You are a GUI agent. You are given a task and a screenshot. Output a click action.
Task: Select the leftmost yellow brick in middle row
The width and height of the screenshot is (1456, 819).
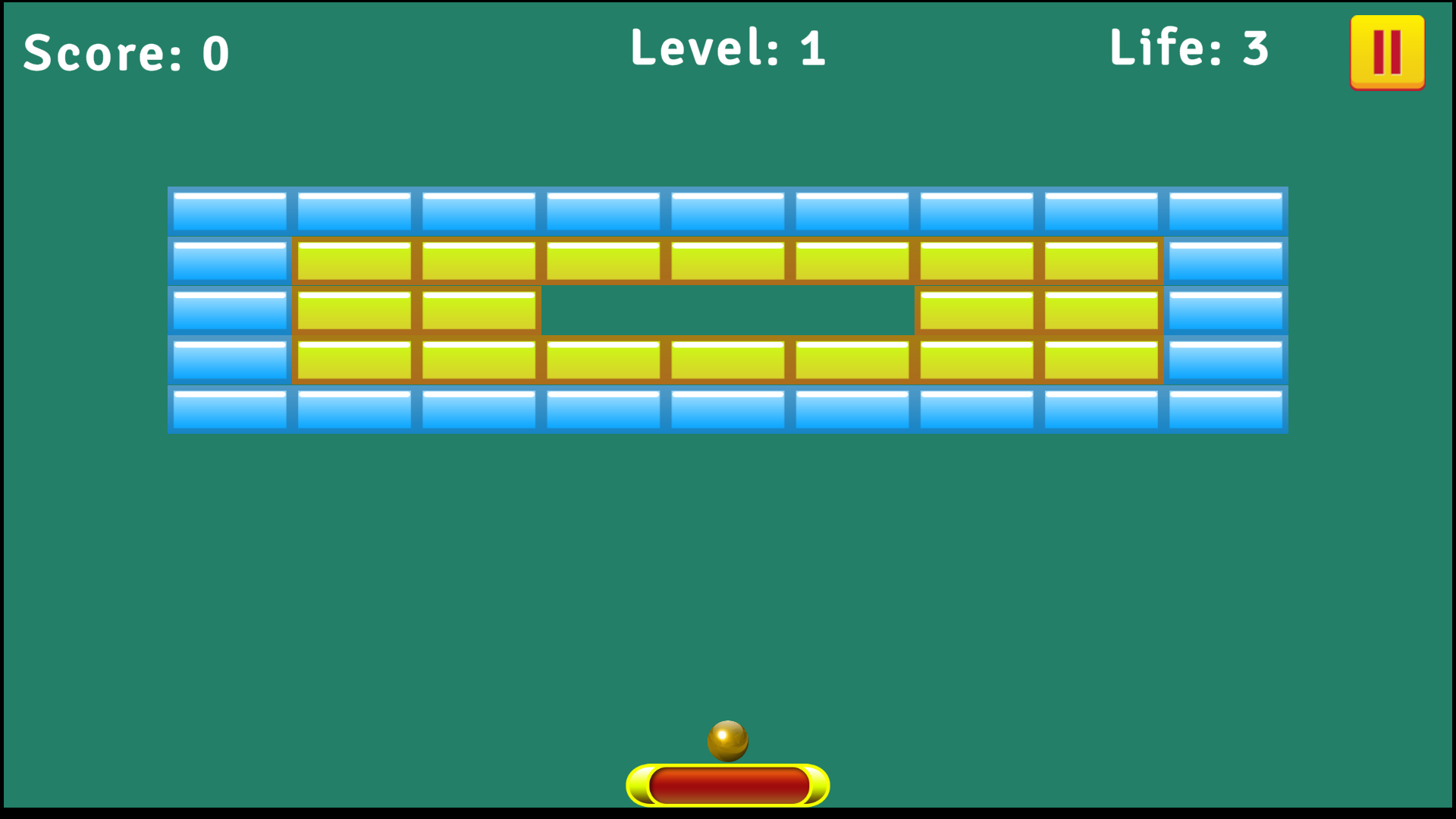[354, 310]
